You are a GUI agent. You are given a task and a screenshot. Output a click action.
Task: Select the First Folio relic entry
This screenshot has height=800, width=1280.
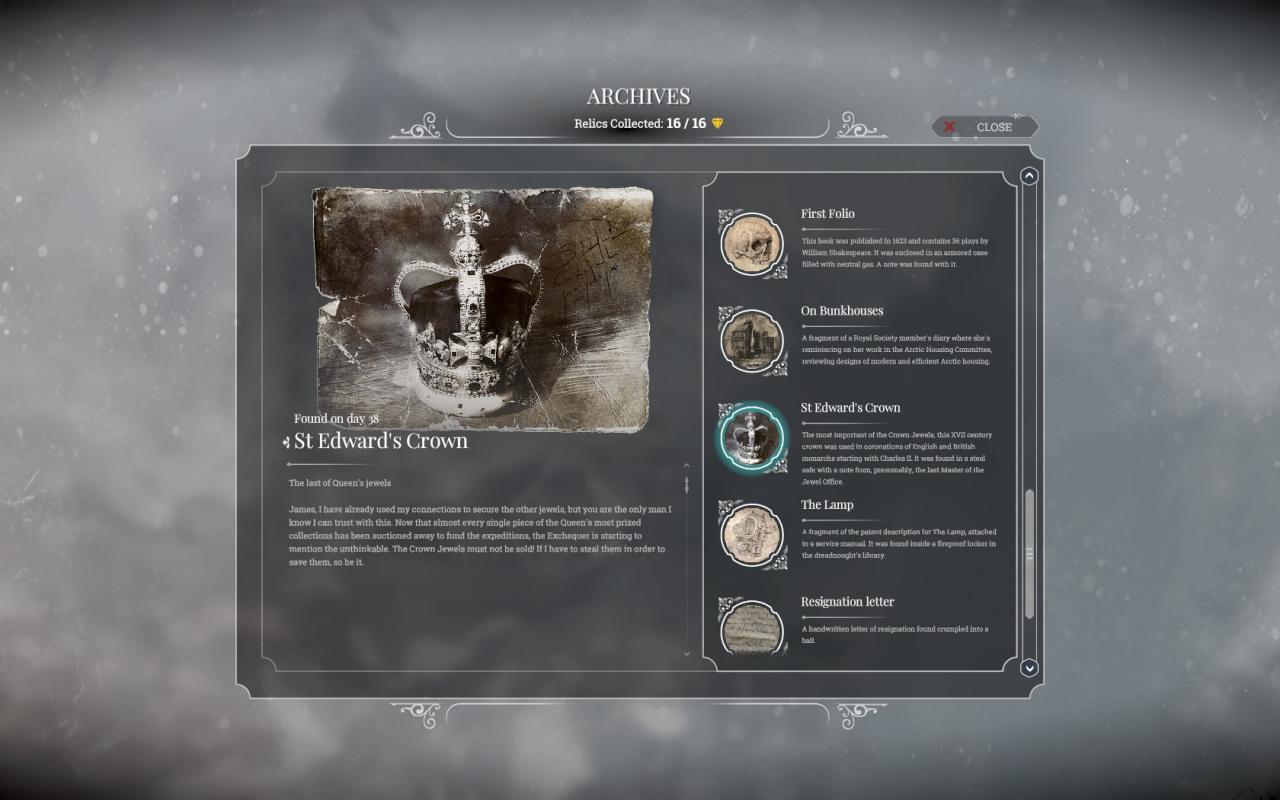(x=752, y=242)
